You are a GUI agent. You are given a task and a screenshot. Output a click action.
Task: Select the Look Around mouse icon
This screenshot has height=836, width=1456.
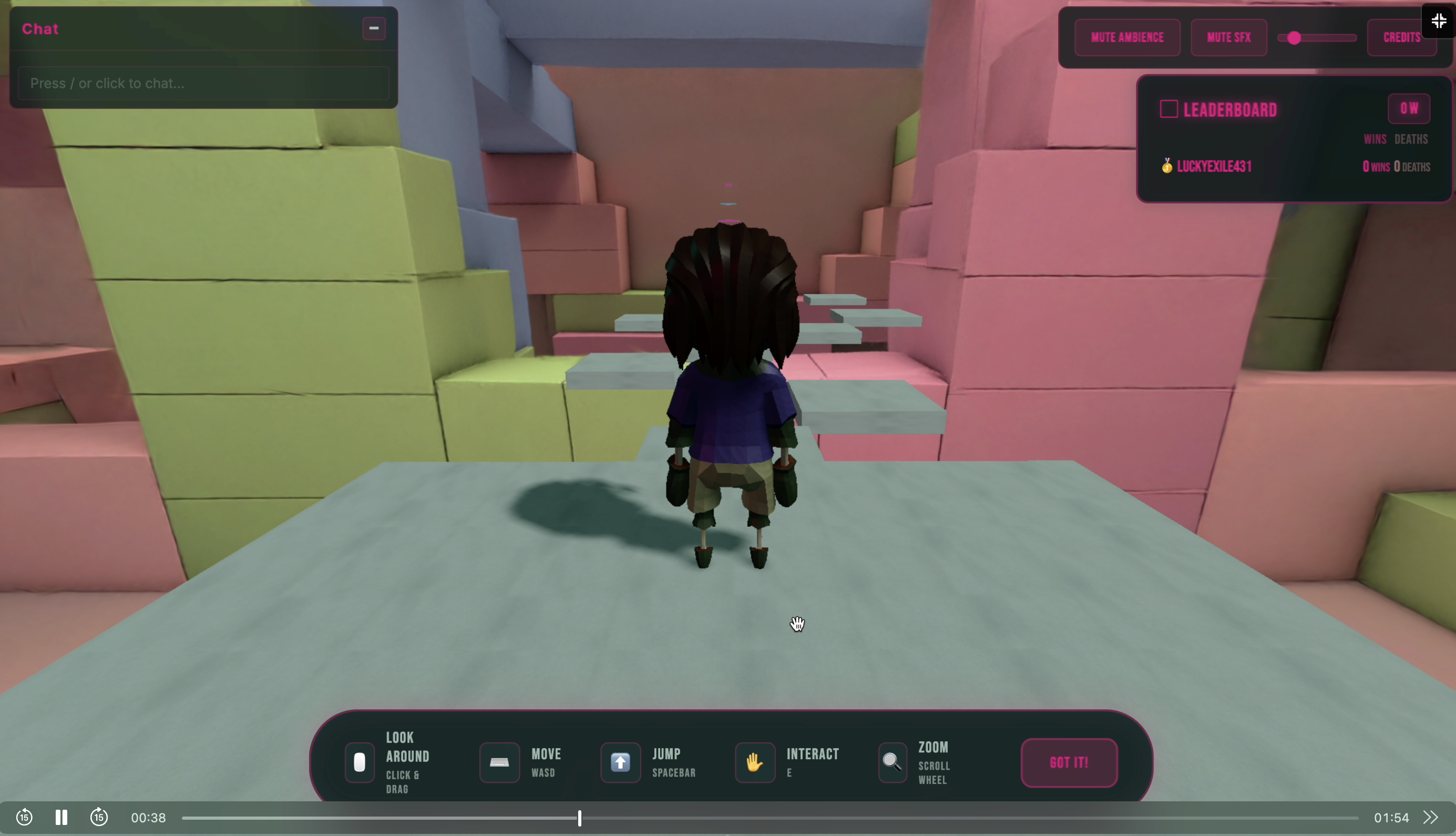click(359, 762)
